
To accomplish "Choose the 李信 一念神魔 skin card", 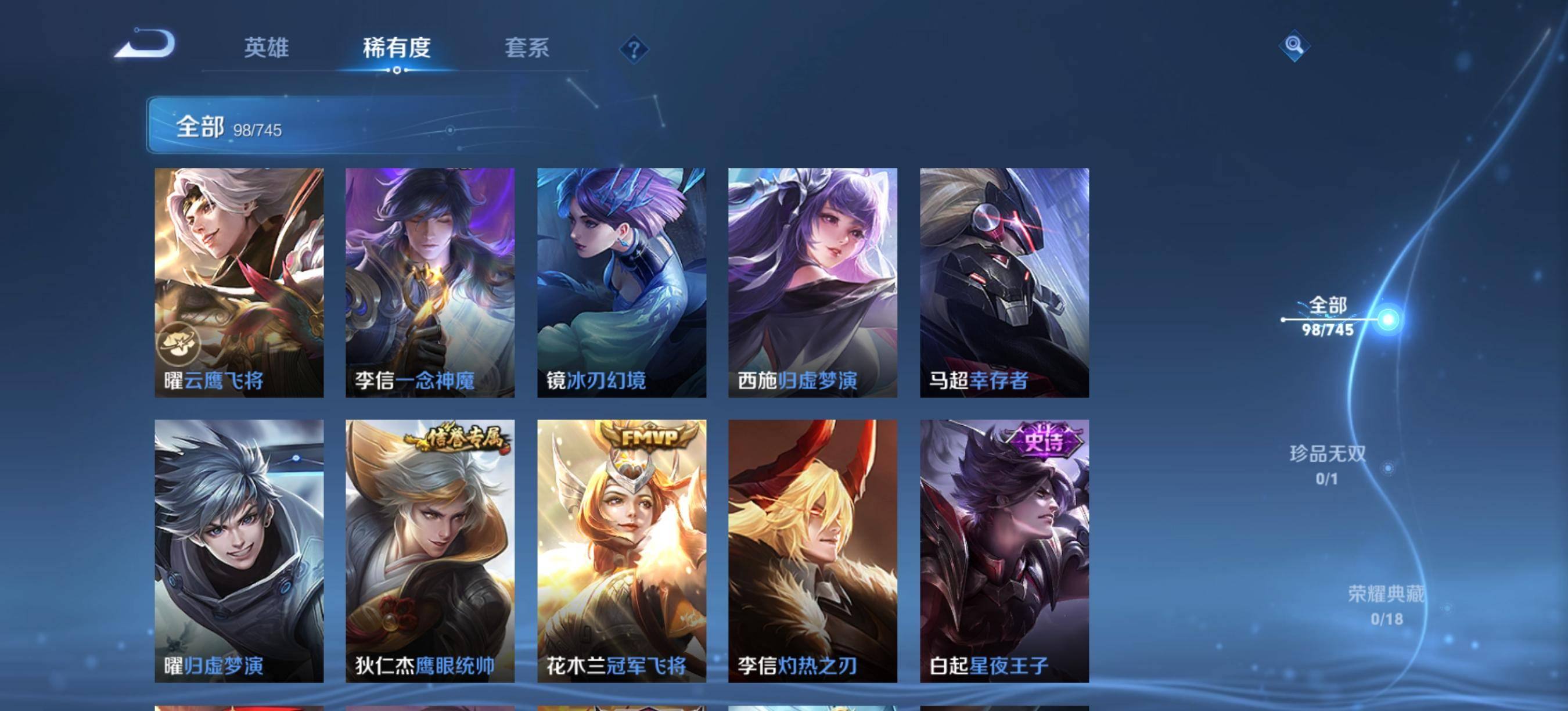I will (430, 282).
